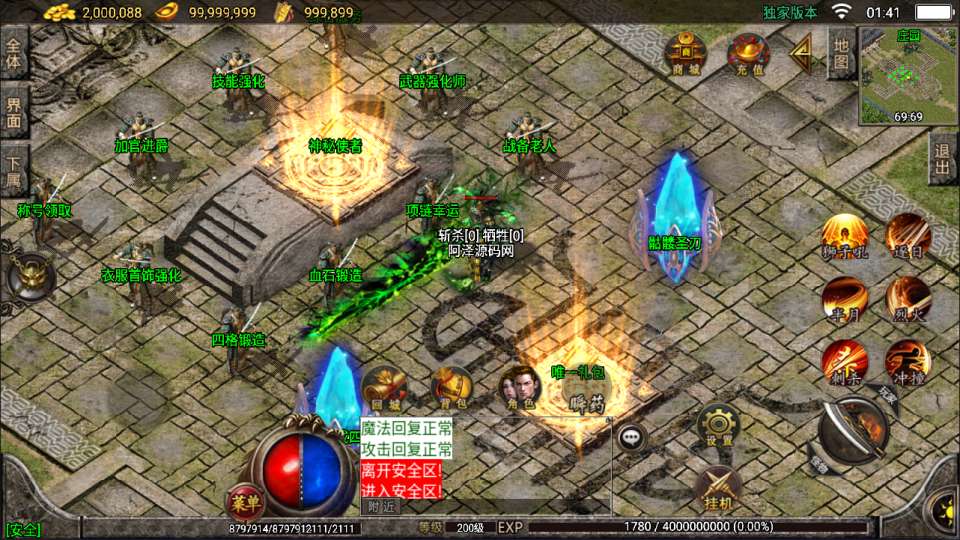Collapse the top icons with the gold arrow
The height and width of the screenshot is (540, 960).
click(x=801, y=55)
